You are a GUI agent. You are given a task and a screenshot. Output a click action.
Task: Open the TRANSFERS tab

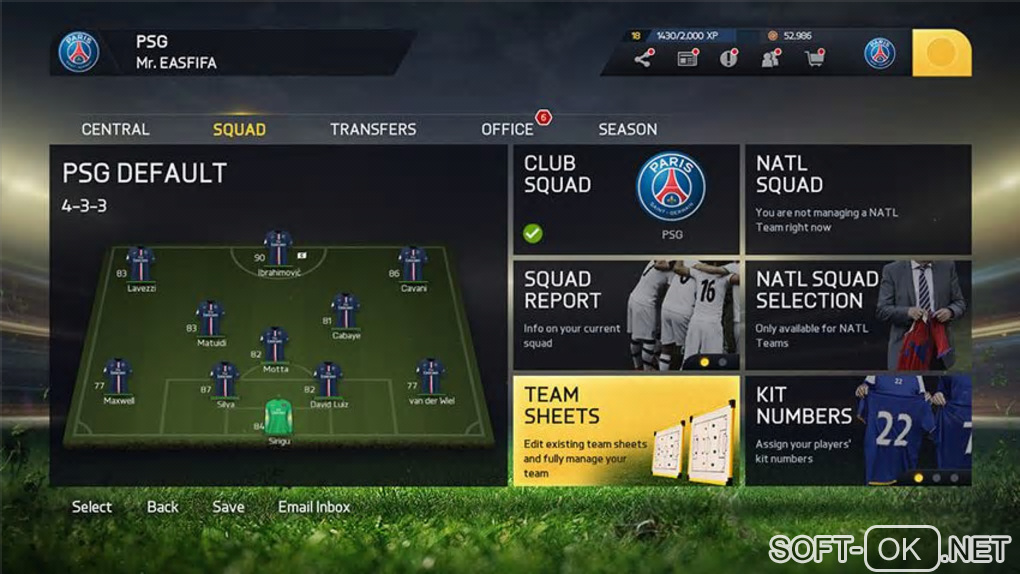click(373, 129)
